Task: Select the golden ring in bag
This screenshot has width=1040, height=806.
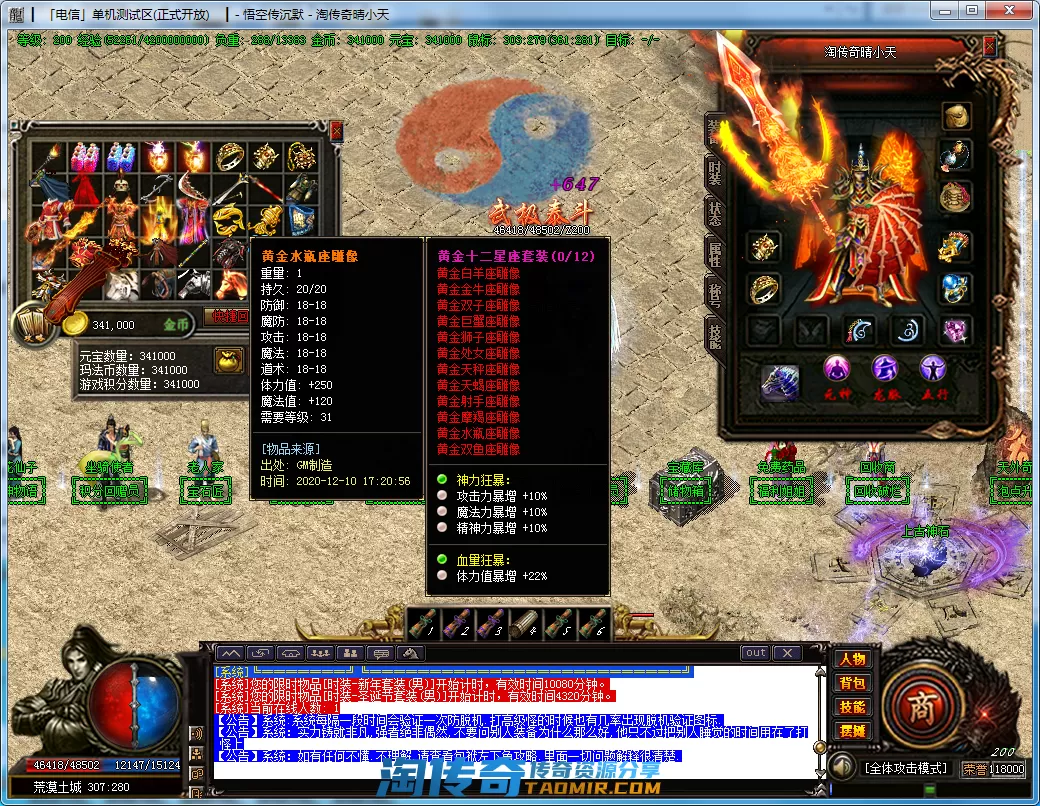Action: tap(230, 156)
